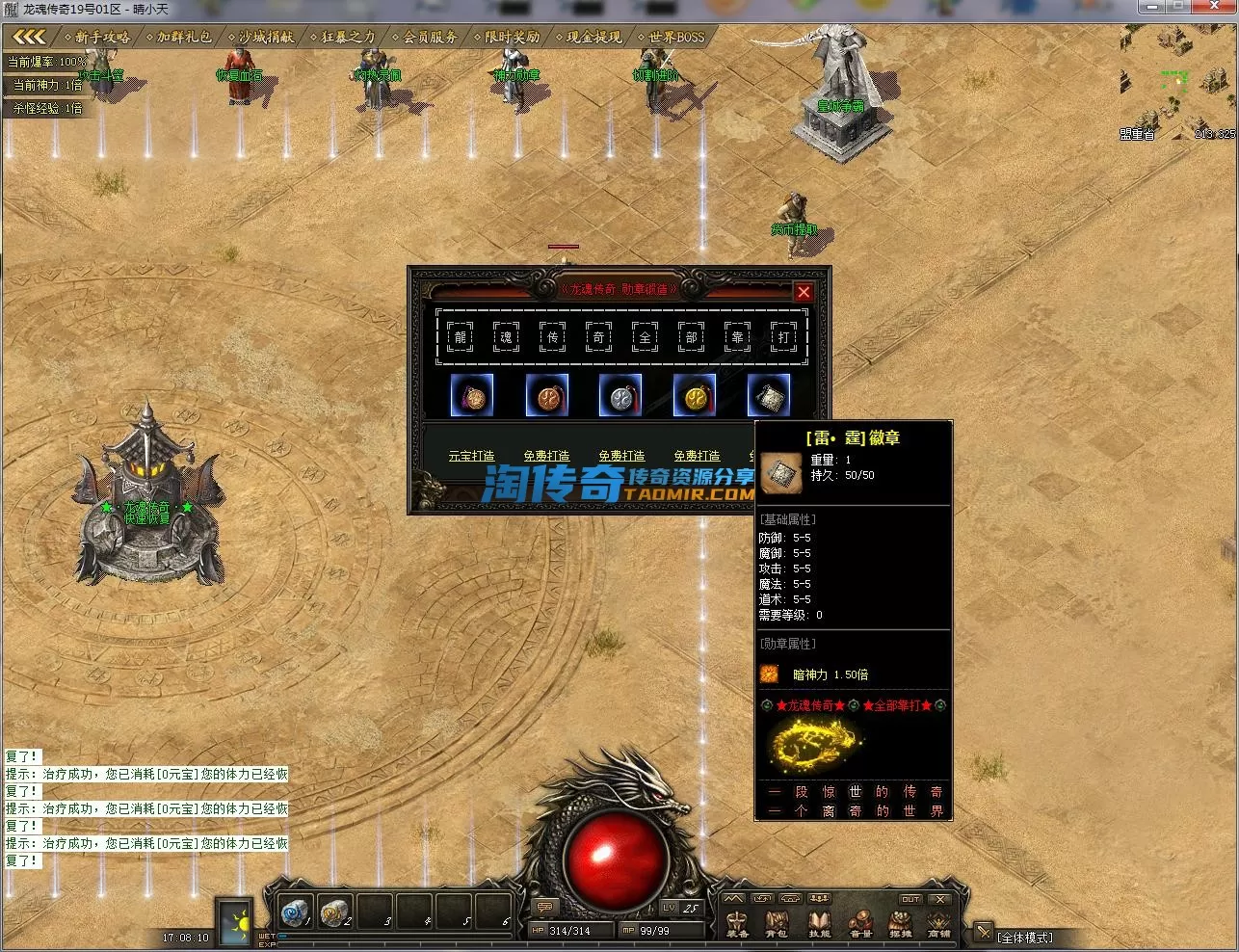This screenshot has width=1239, height=952.
Task: Select the silver medal icon
Action: click(620, 395)
